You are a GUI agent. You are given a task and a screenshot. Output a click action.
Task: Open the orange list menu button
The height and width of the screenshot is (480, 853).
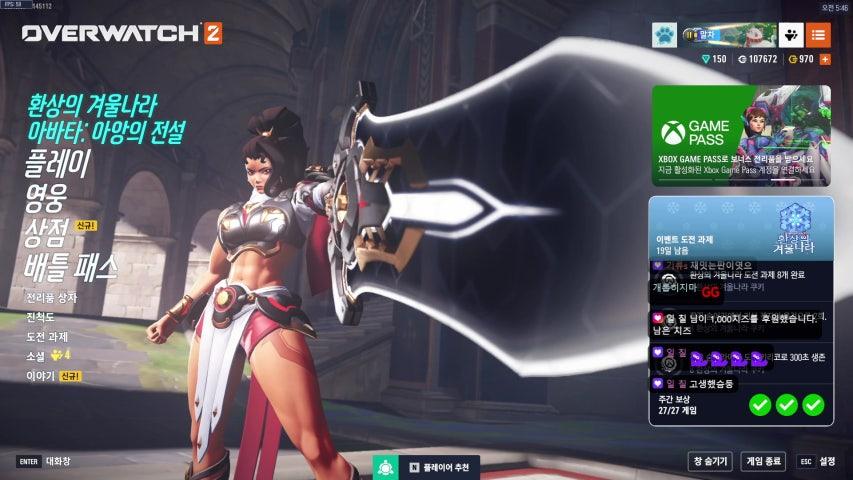click(x=818, y=35)
